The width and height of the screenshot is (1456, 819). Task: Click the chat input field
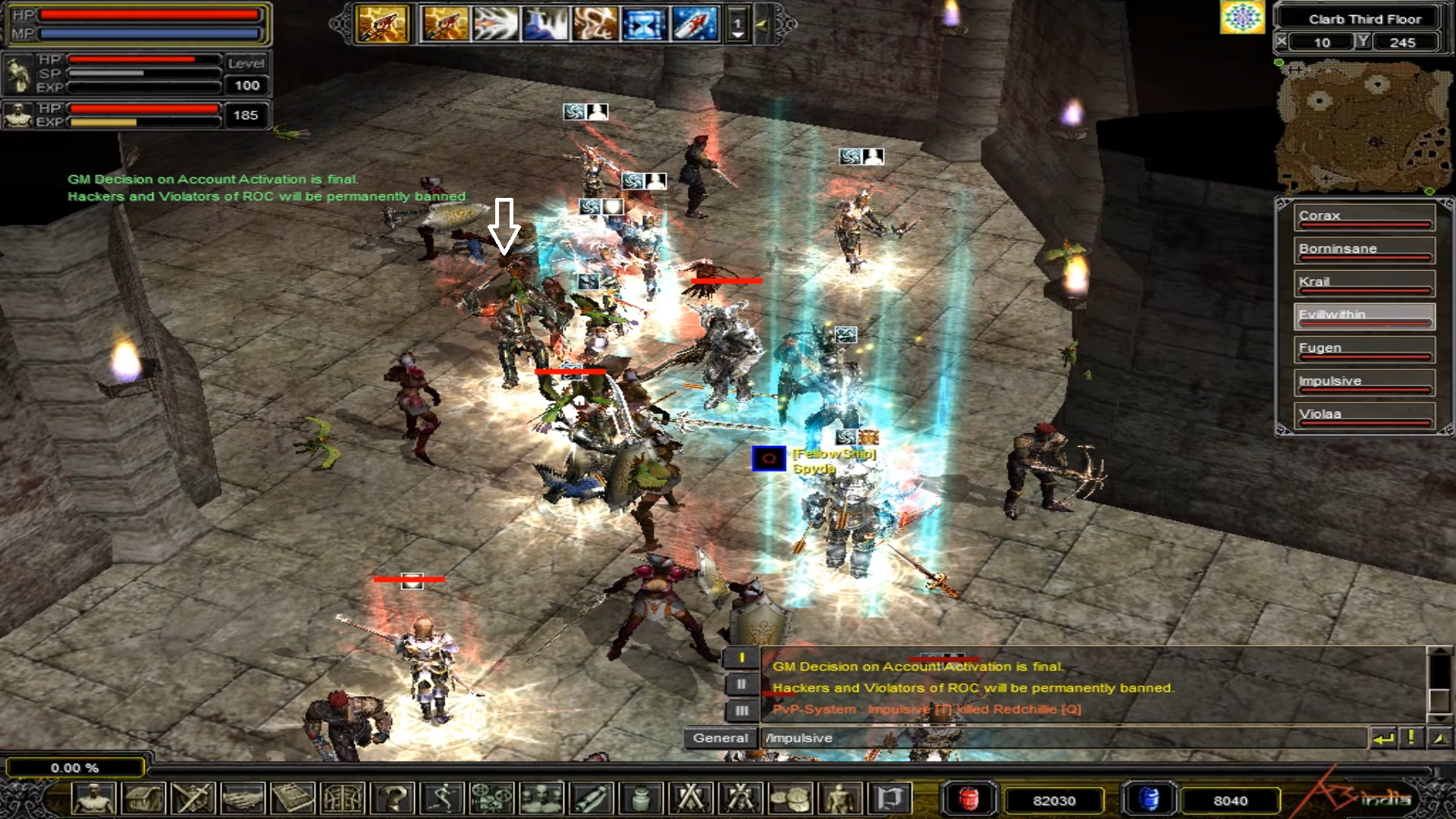(x=1062, y=738)
